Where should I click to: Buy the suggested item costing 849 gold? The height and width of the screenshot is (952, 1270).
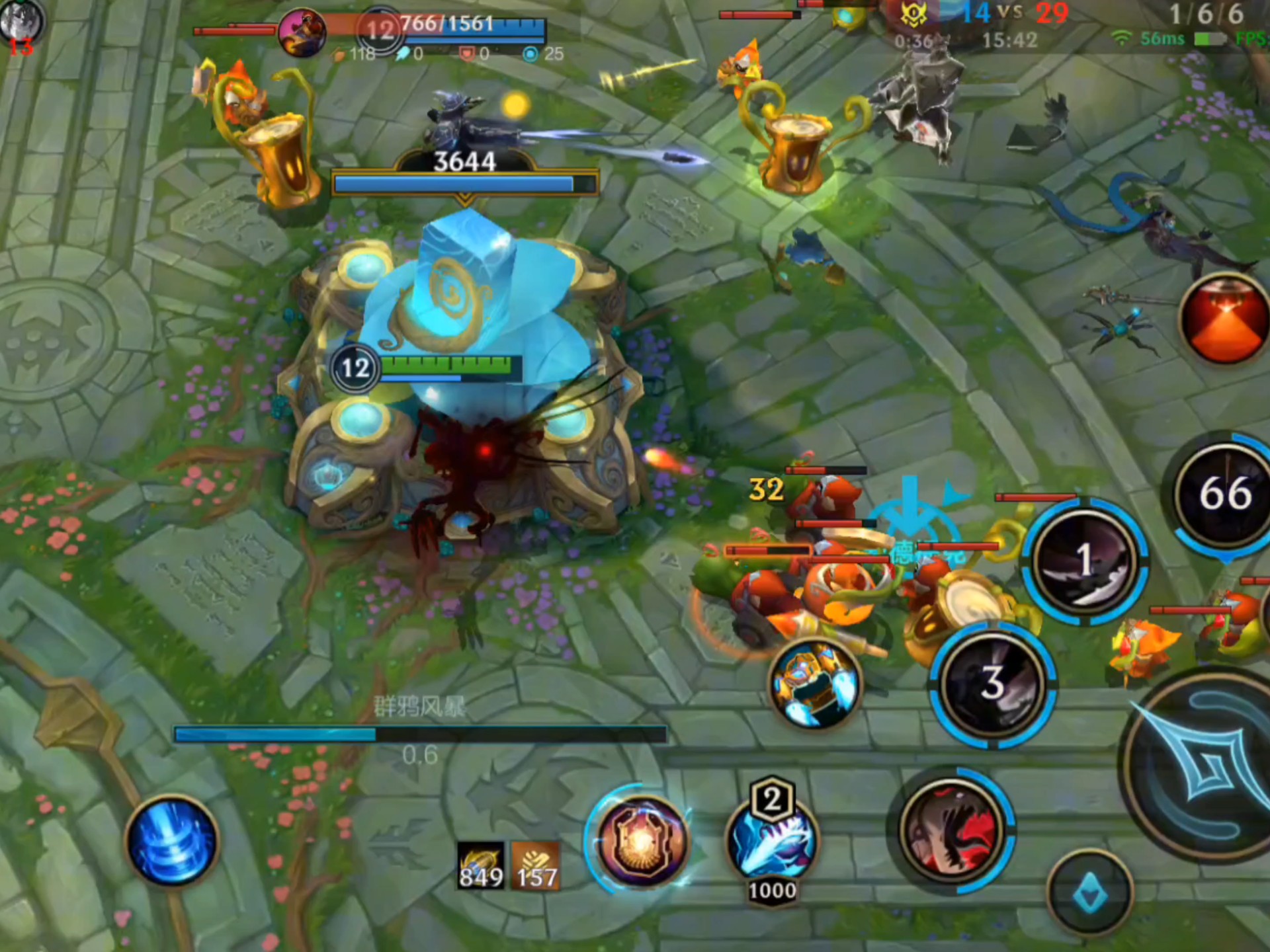481,866
